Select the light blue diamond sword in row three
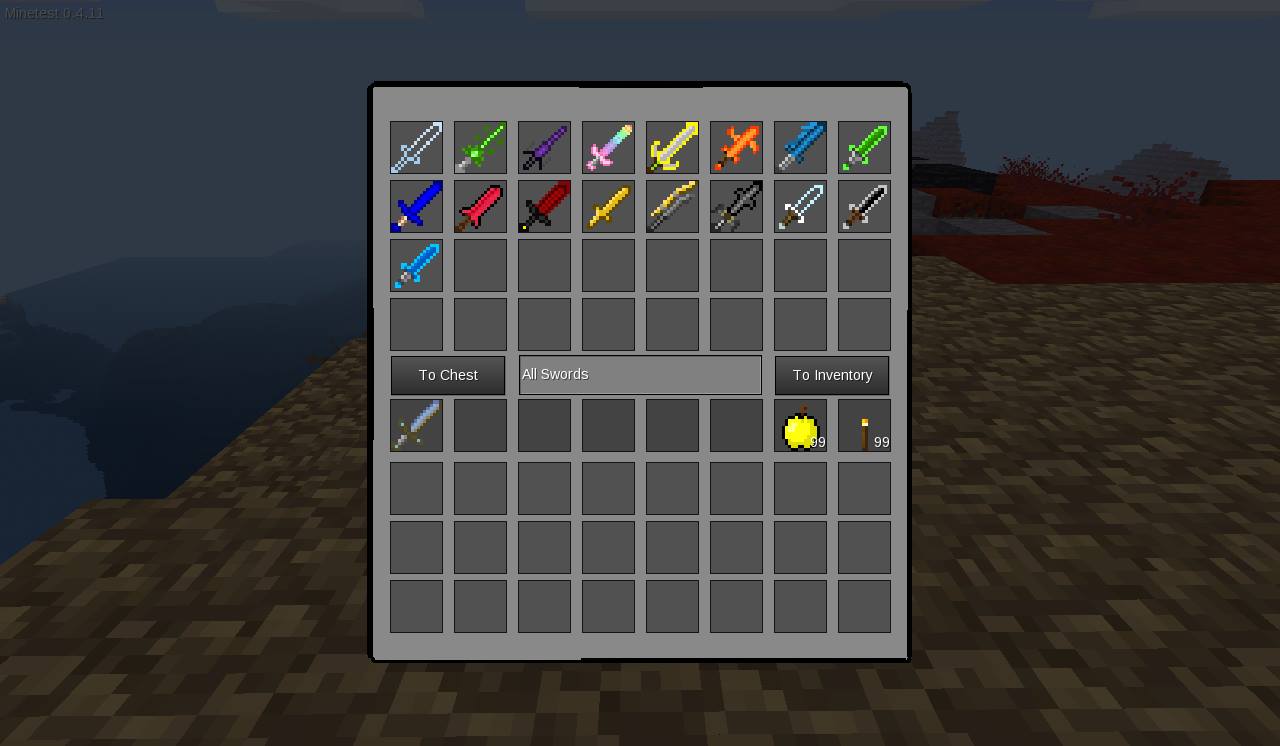Viewport: 1280px width, 746px height. 416,265
